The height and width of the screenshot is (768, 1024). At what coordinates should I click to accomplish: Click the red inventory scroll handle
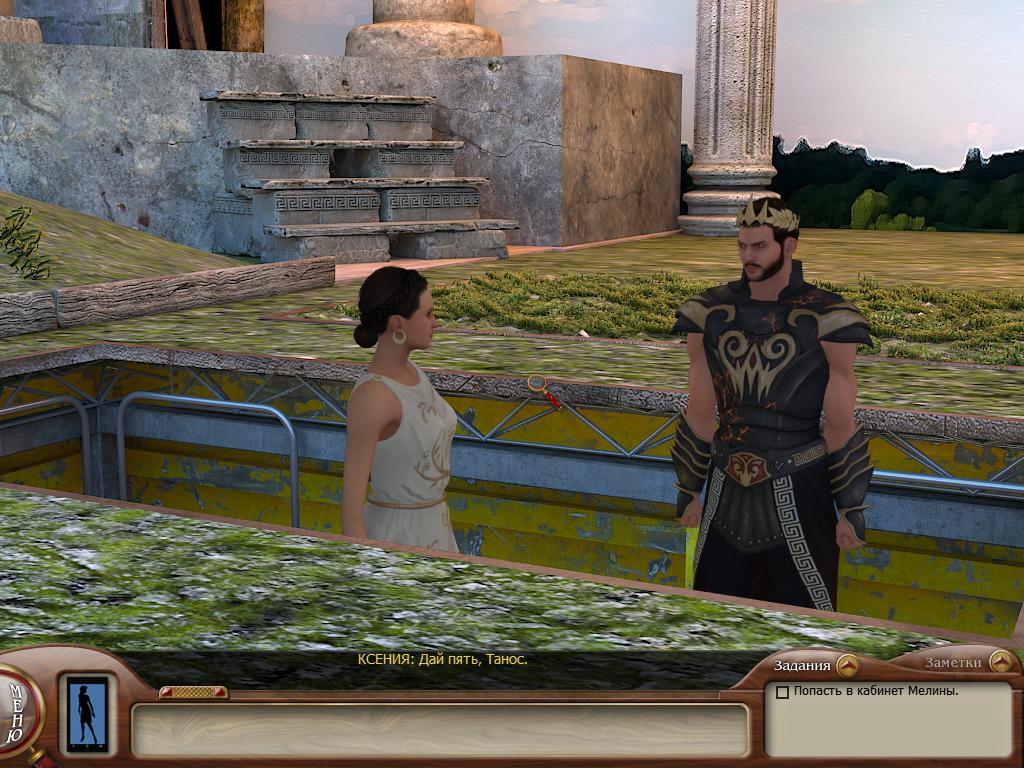[193, 692]
